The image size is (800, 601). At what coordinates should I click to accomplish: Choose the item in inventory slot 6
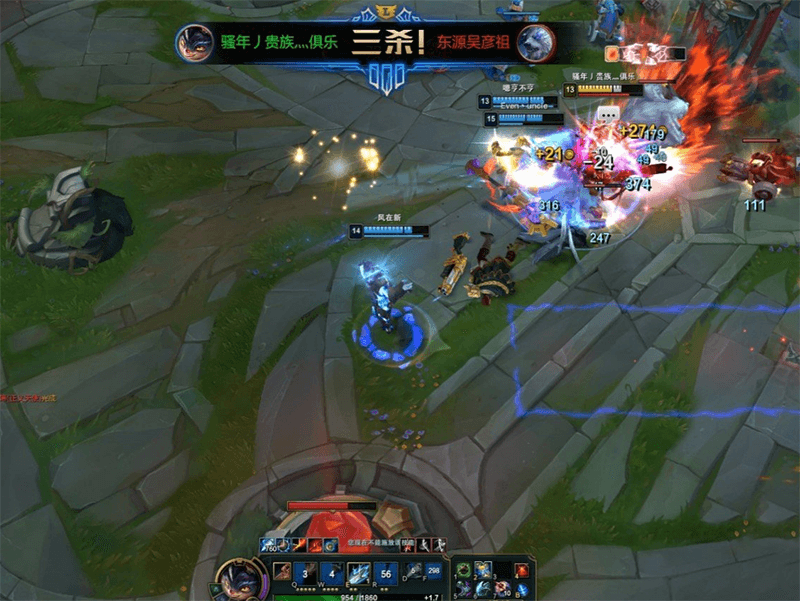click(483, 589)
